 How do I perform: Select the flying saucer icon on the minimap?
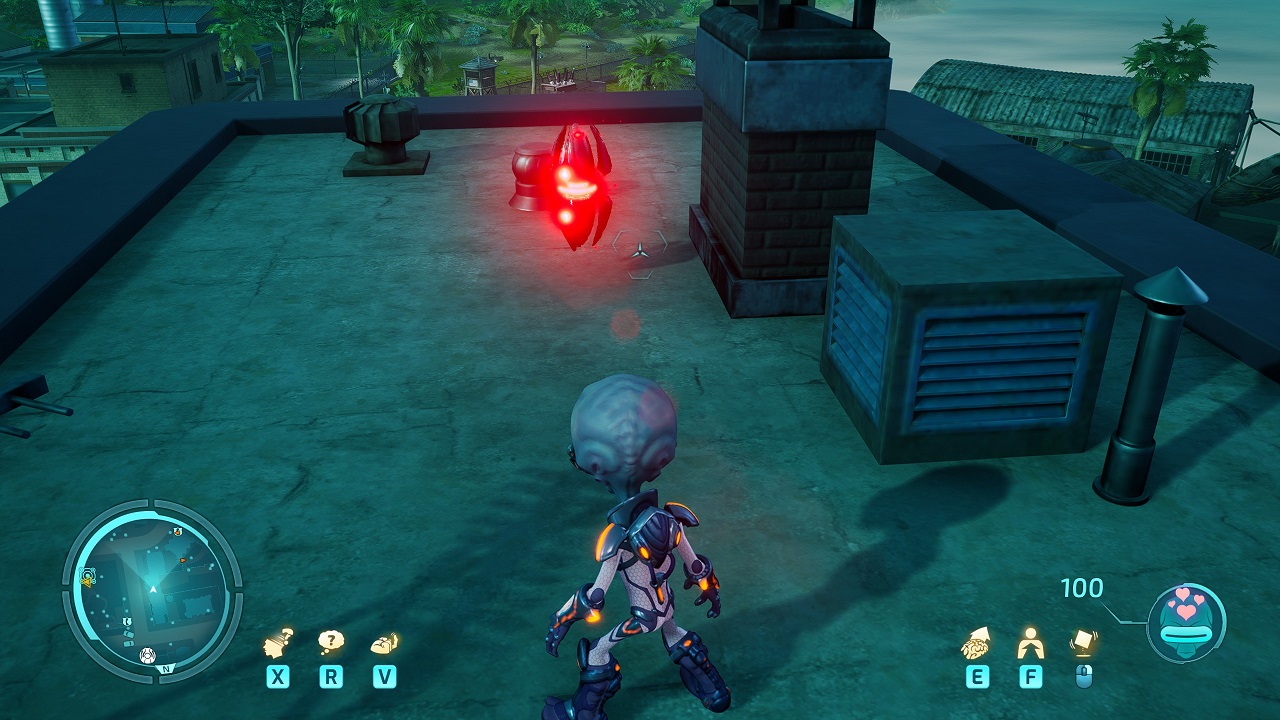(147, 655)
